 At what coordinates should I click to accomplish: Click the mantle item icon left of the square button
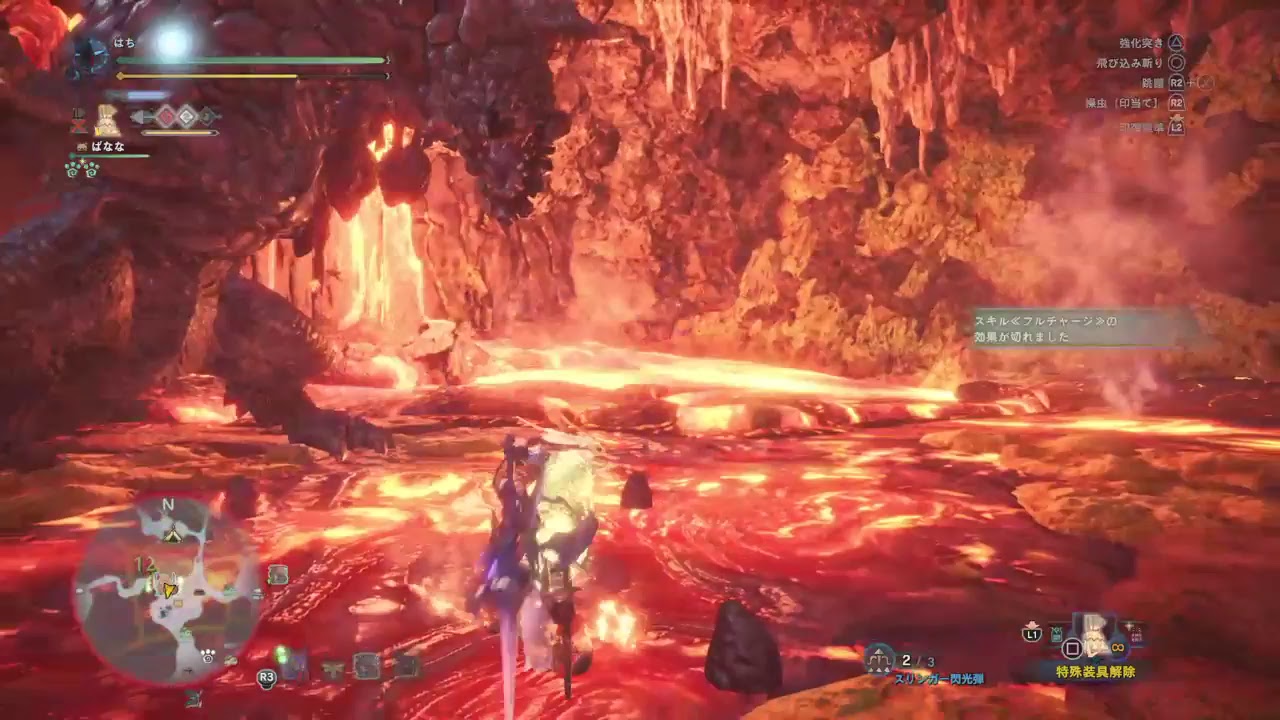1055,634
